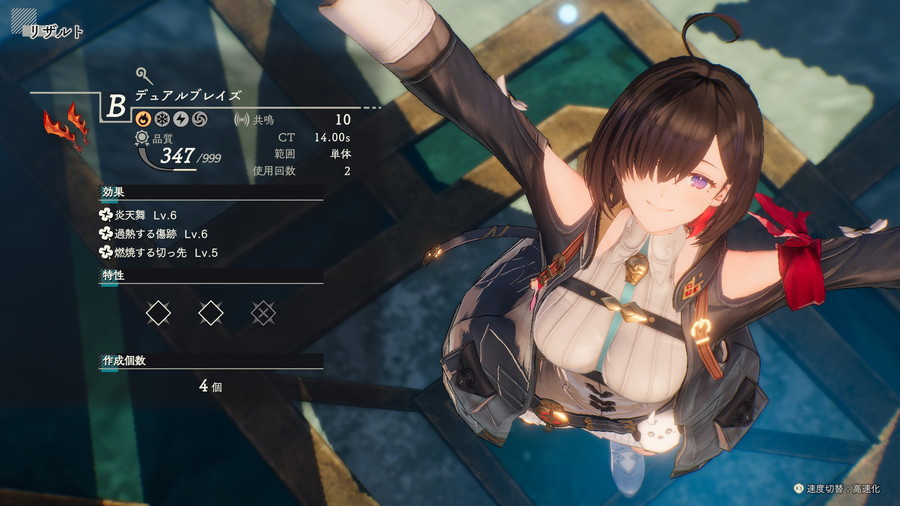Select the snowflake ice element icon
The height and width of the screenshot is (506, 900).
coord(162,120)
